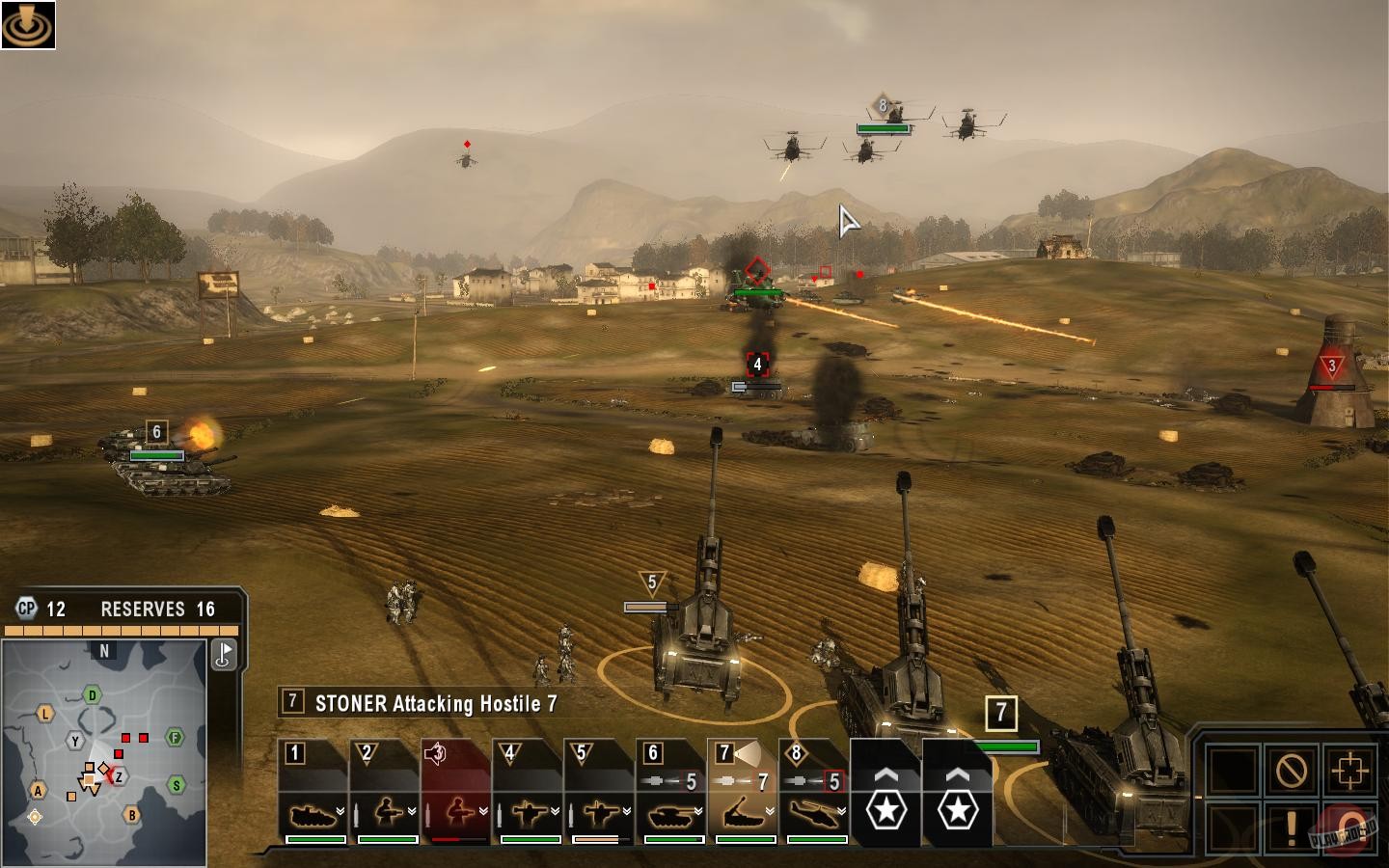Select the rifleman squad icon in slot 2
The image size is (1389, 868).
387,812
